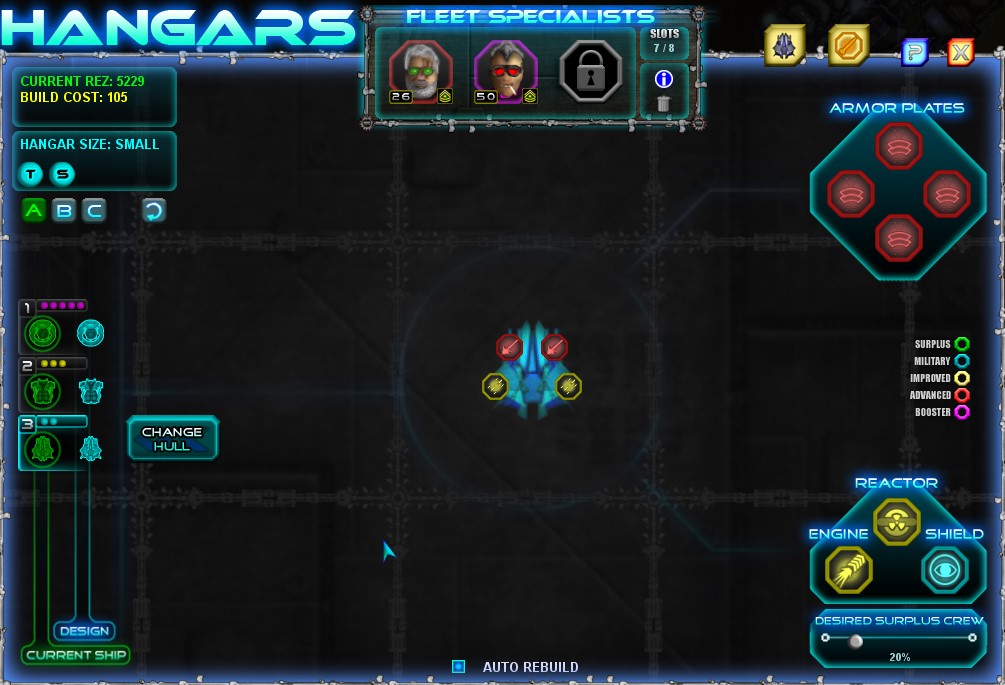Switch to loadout A
The image size is (1005, 685).
pos(34,210)
